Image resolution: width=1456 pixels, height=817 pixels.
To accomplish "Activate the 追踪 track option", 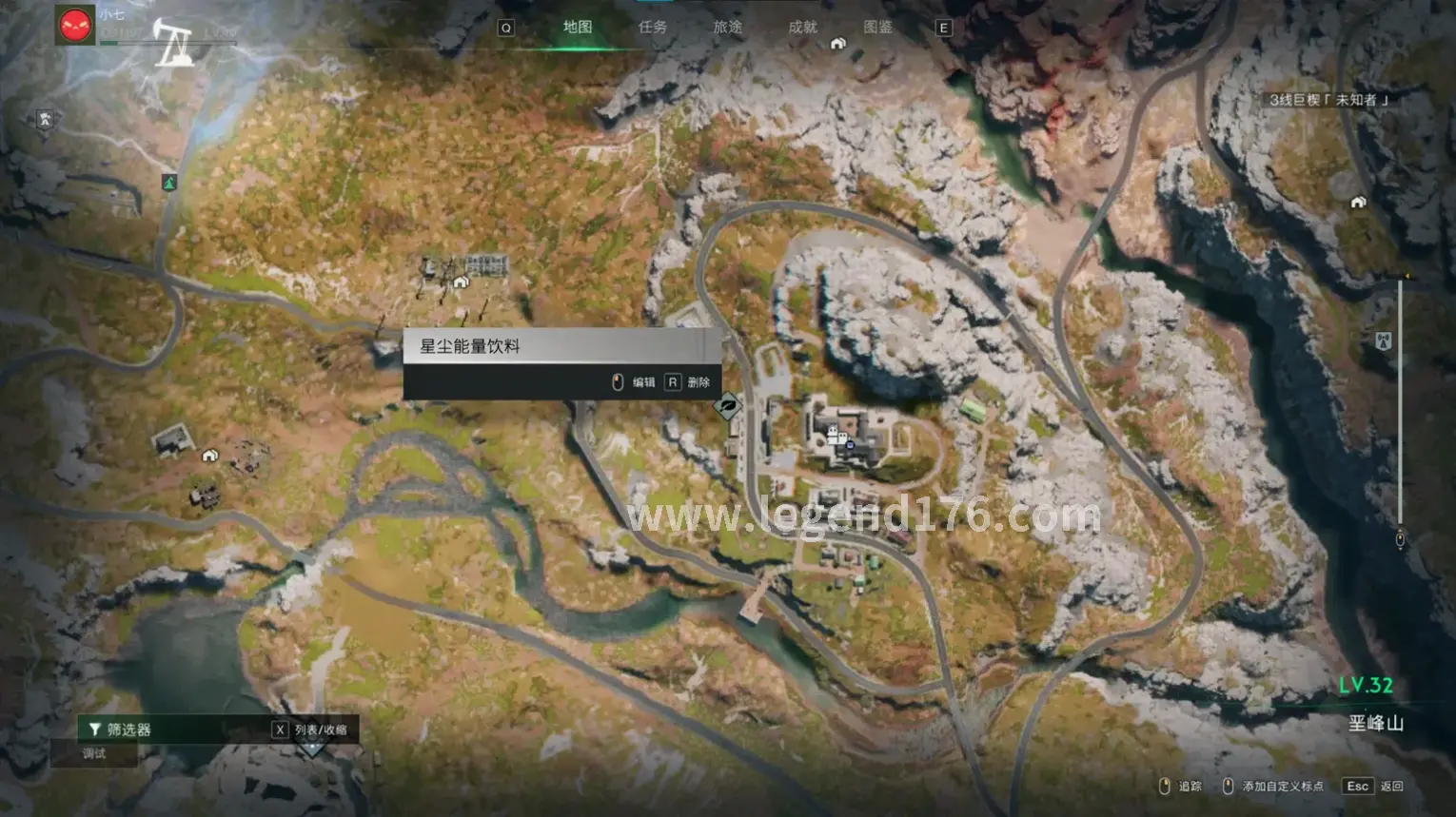I will 1180,786.
